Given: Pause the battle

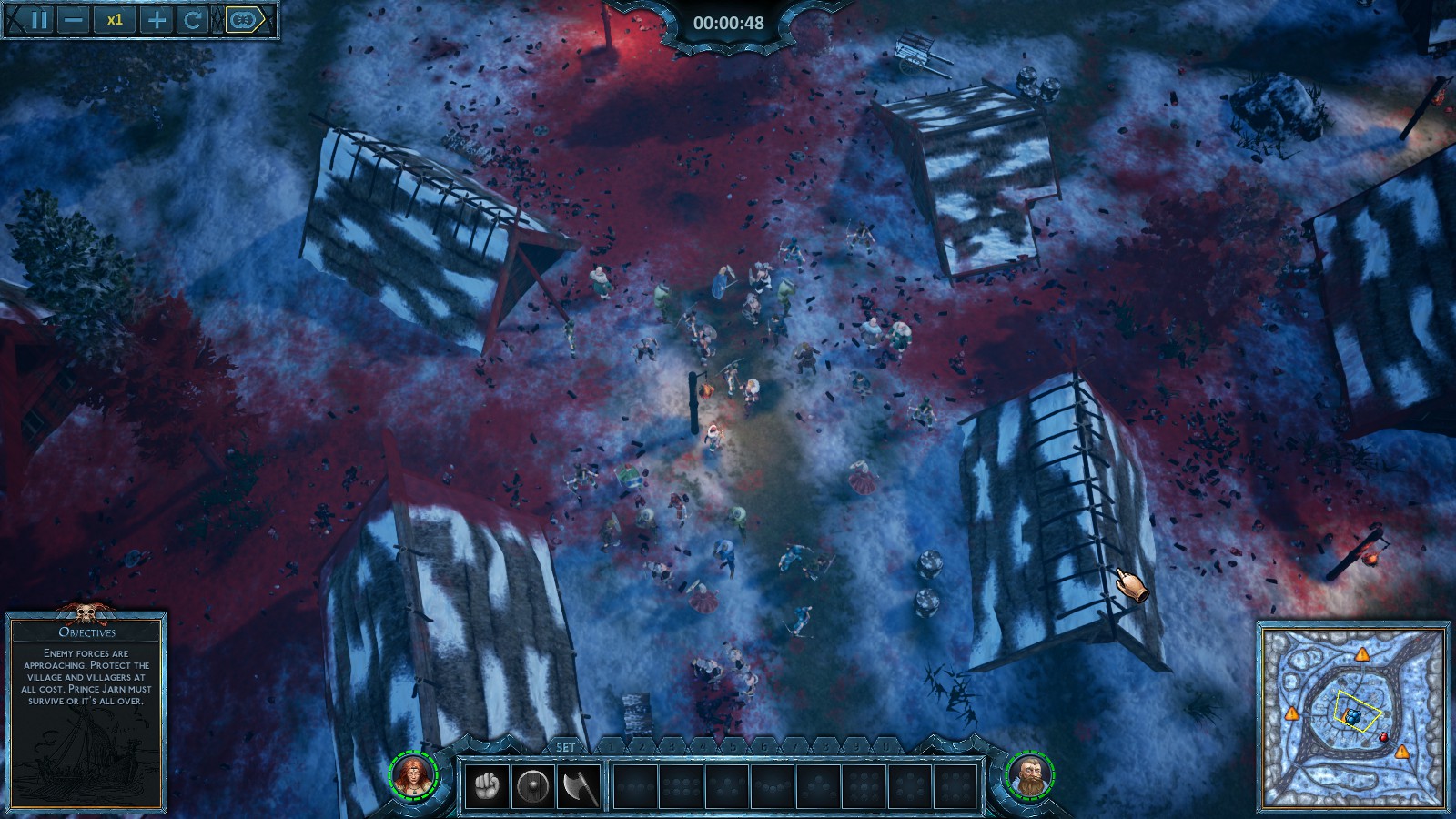Looking at the screenshot, I should click(38, 20).
